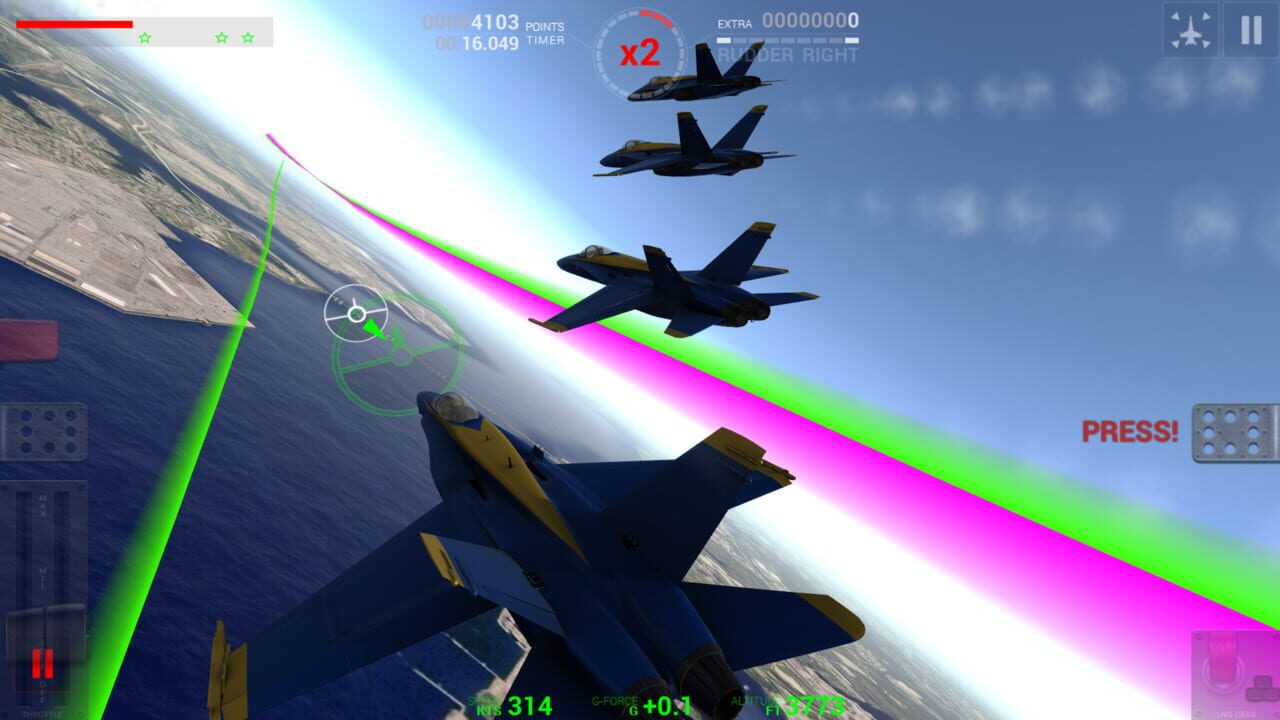Viewport: 1280px width, 720px height.
Task: Click the TIMER showing 16.049
Action: click(488, 42)
